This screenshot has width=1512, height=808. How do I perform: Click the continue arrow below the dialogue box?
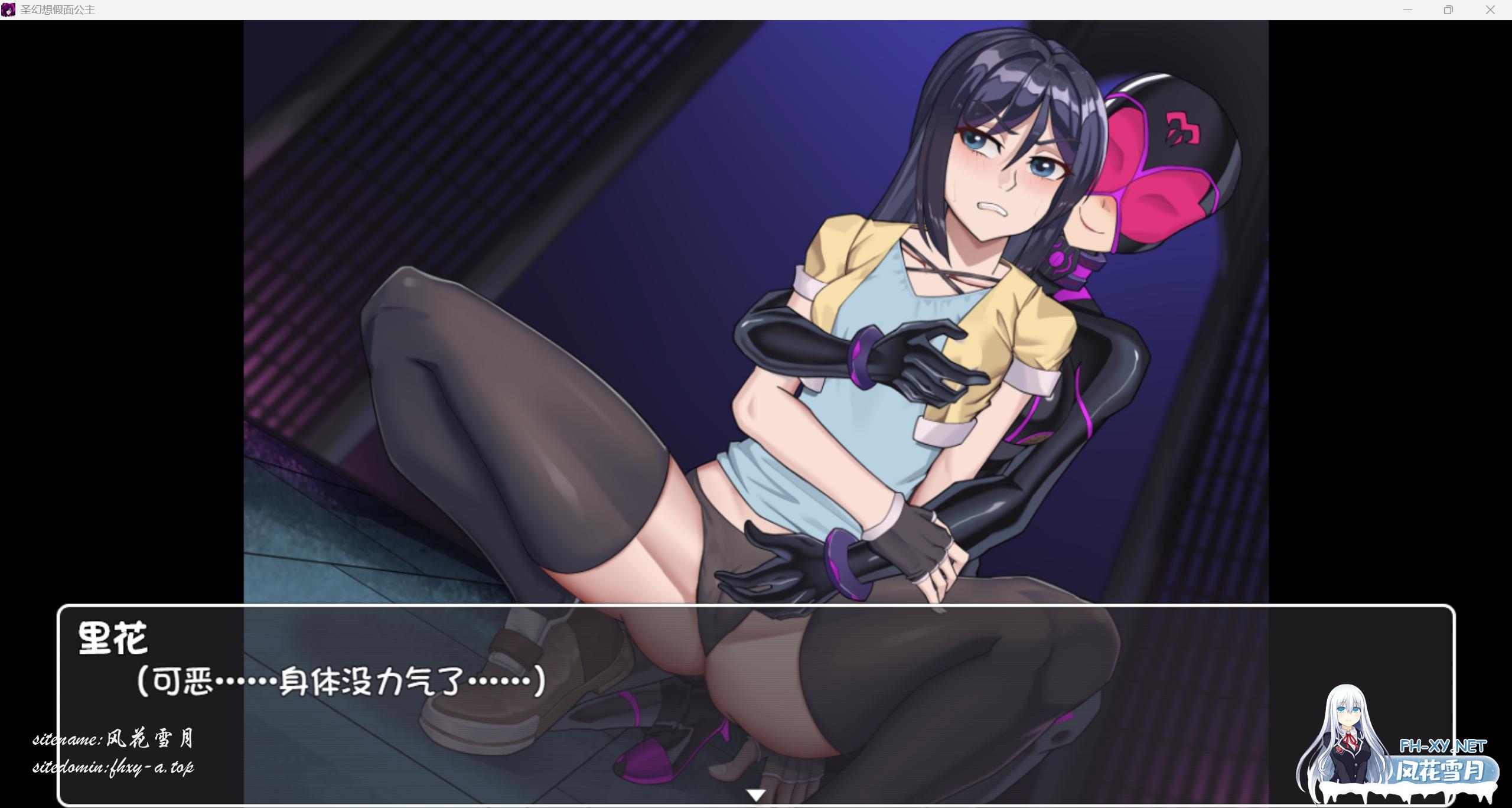pos(756,794)
